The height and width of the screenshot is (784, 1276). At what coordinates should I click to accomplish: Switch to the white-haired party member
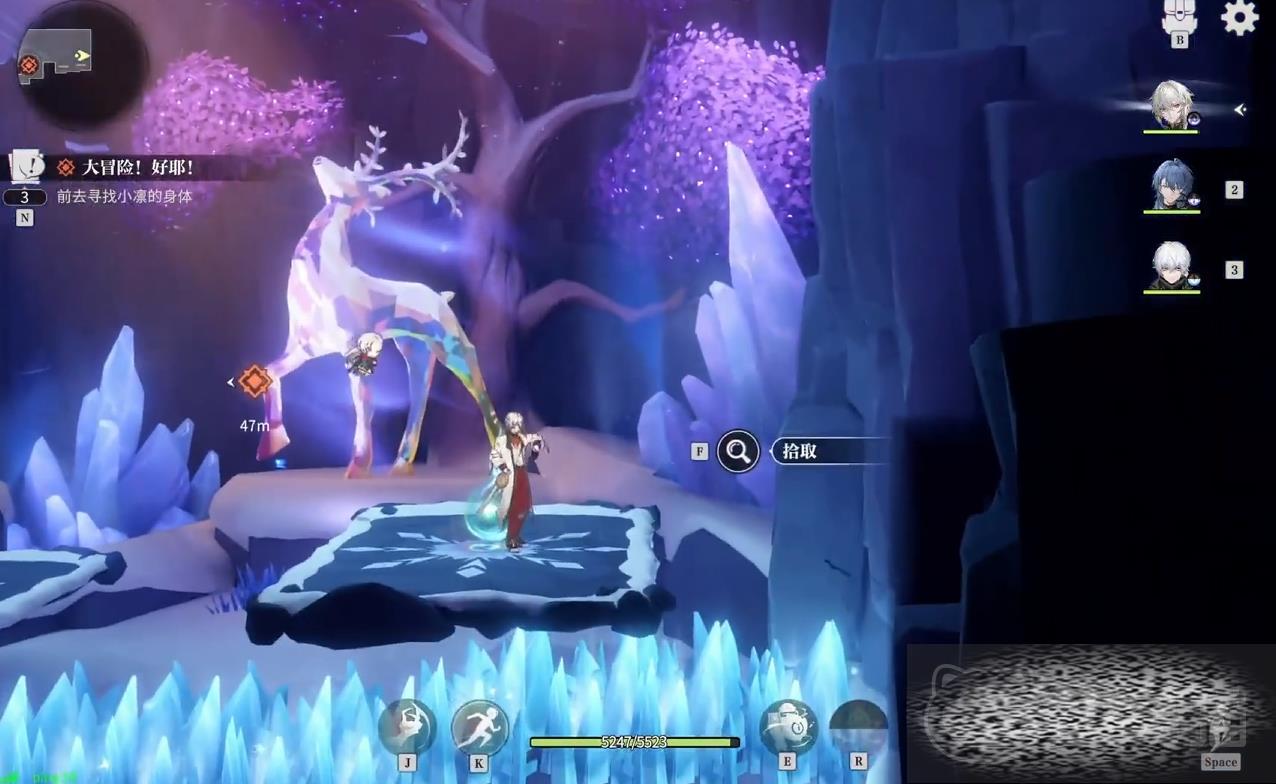click(x=1172, y=267)
